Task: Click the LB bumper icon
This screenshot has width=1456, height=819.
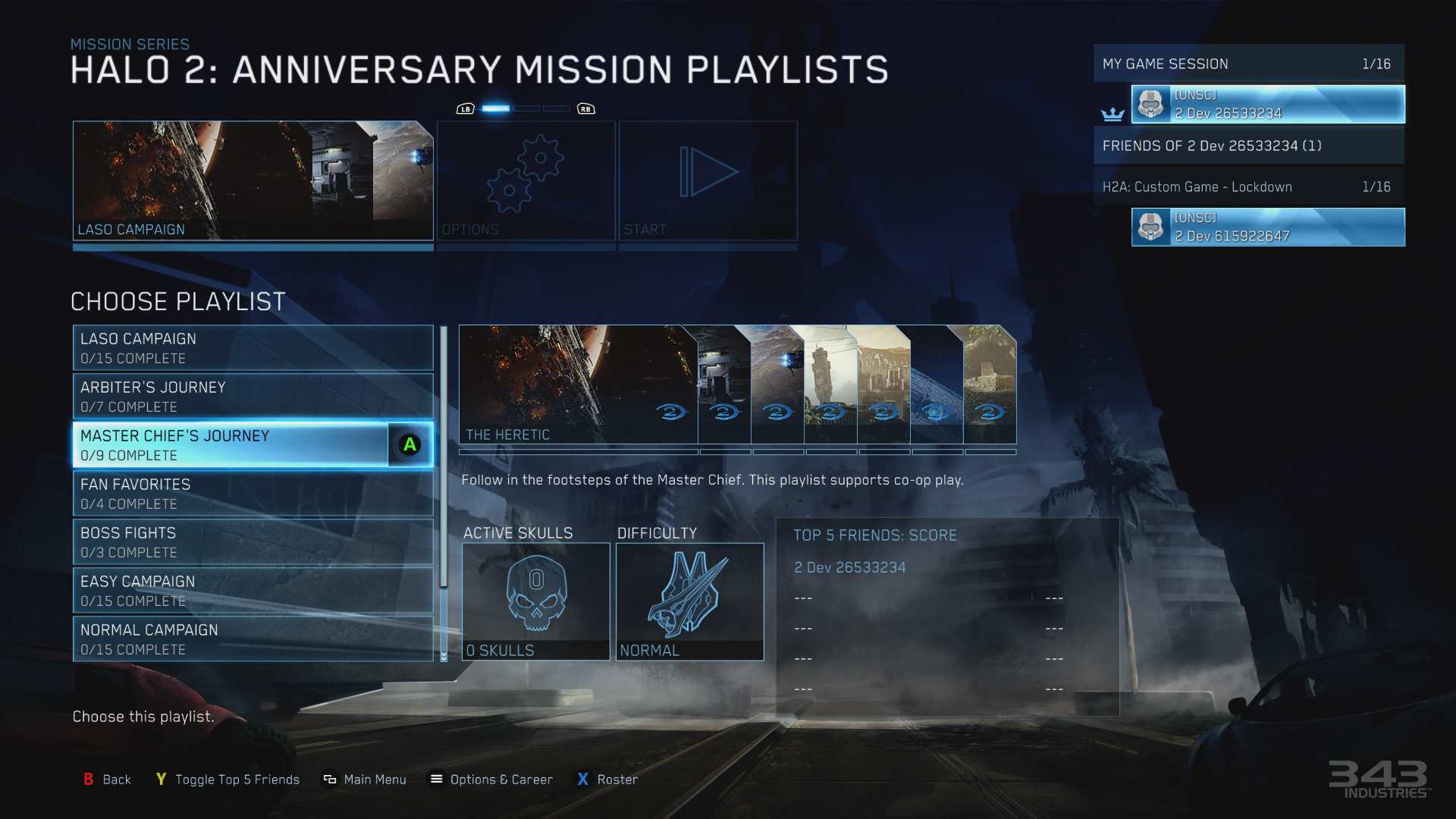Action: [x=466, y=108]
